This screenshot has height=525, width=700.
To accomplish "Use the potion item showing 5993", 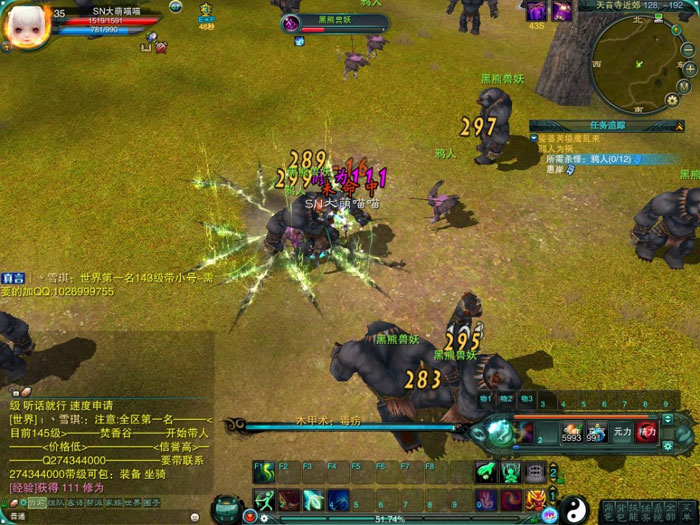I will (572, 431).
